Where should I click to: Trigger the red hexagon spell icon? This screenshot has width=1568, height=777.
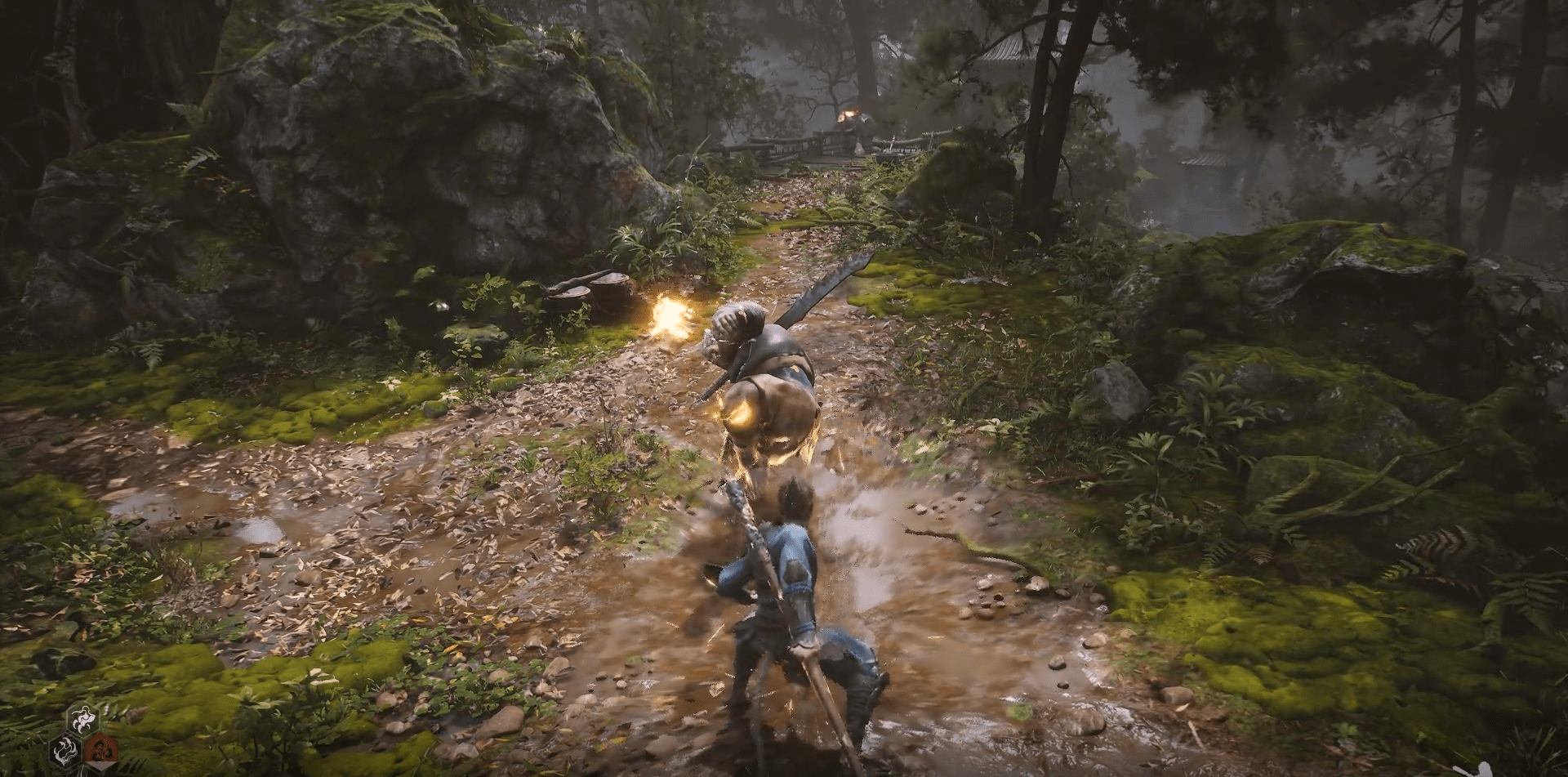pos(100,750)
